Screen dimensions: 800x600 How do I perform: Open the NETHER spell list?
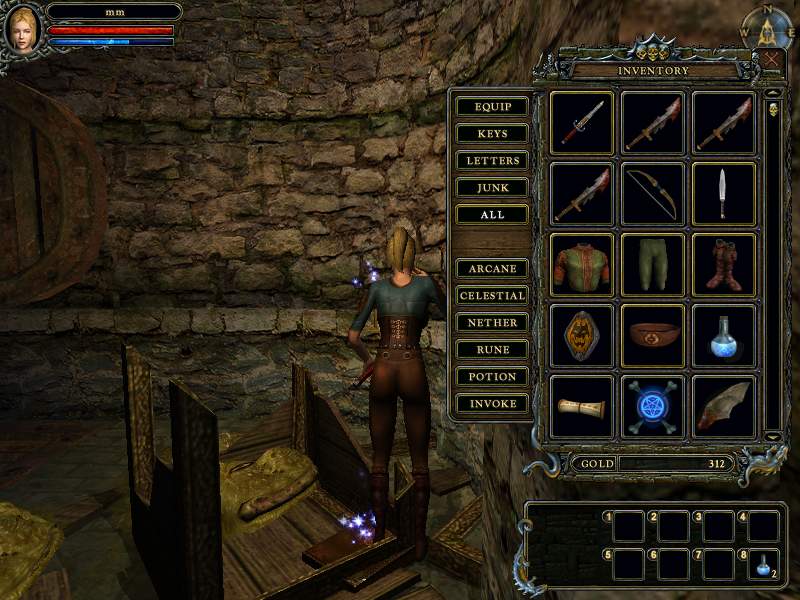tap(492, 323)
